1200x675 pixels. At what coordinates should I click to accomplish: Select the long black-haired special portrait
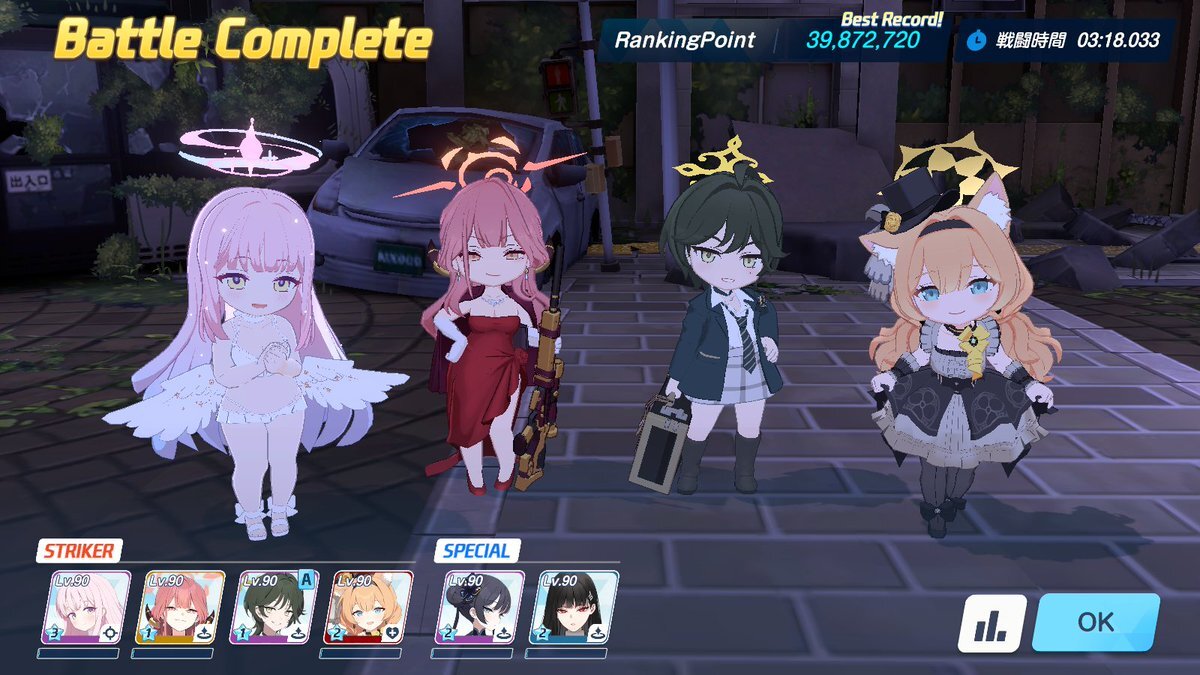click(573, 607)
